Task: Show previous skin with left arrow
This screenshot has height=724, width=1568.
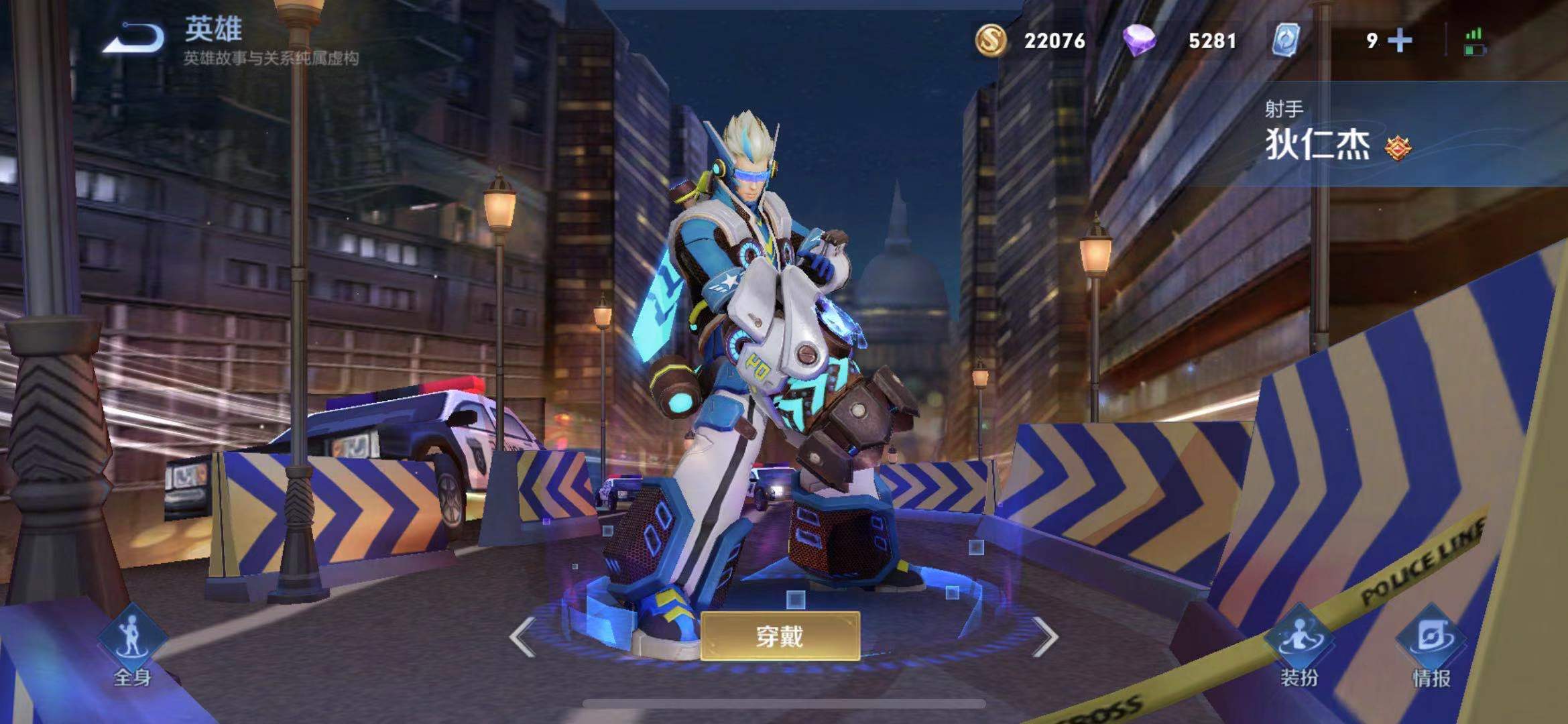Action: (x=522, y=636)
